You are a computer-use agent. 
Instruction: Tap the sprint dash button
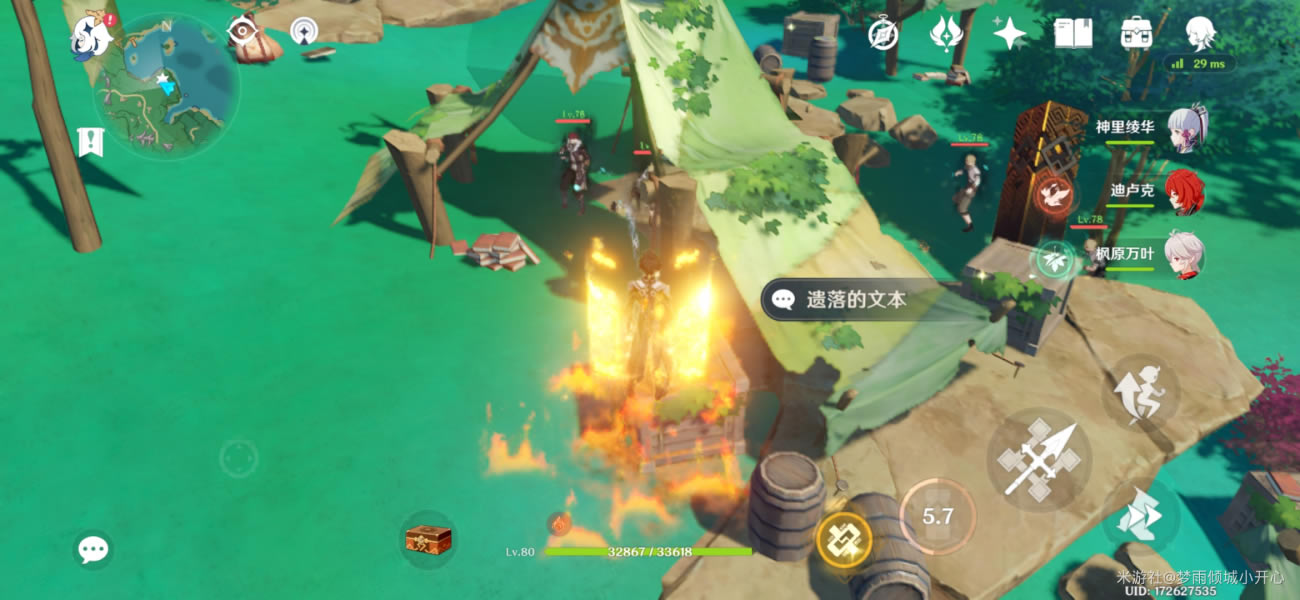pyautogui.click(x=1140, y=514)
